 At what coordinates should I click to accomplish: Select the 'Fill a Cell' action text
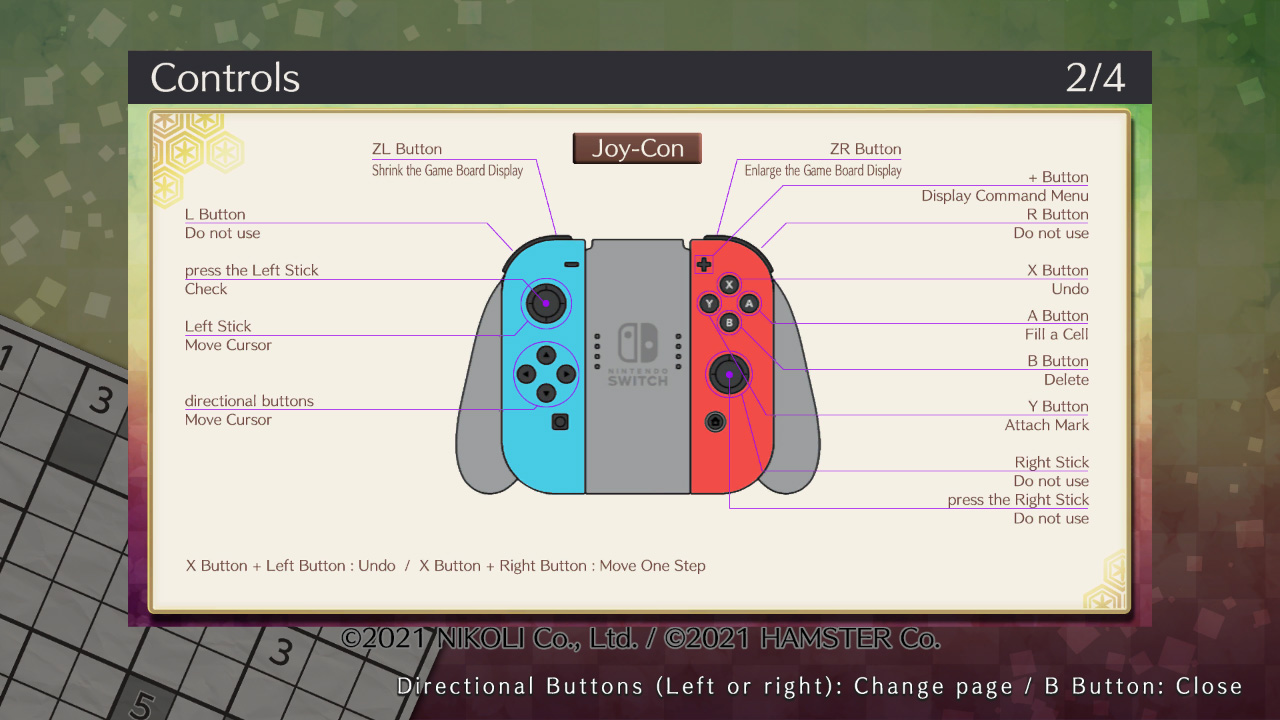click(1057, 334)
